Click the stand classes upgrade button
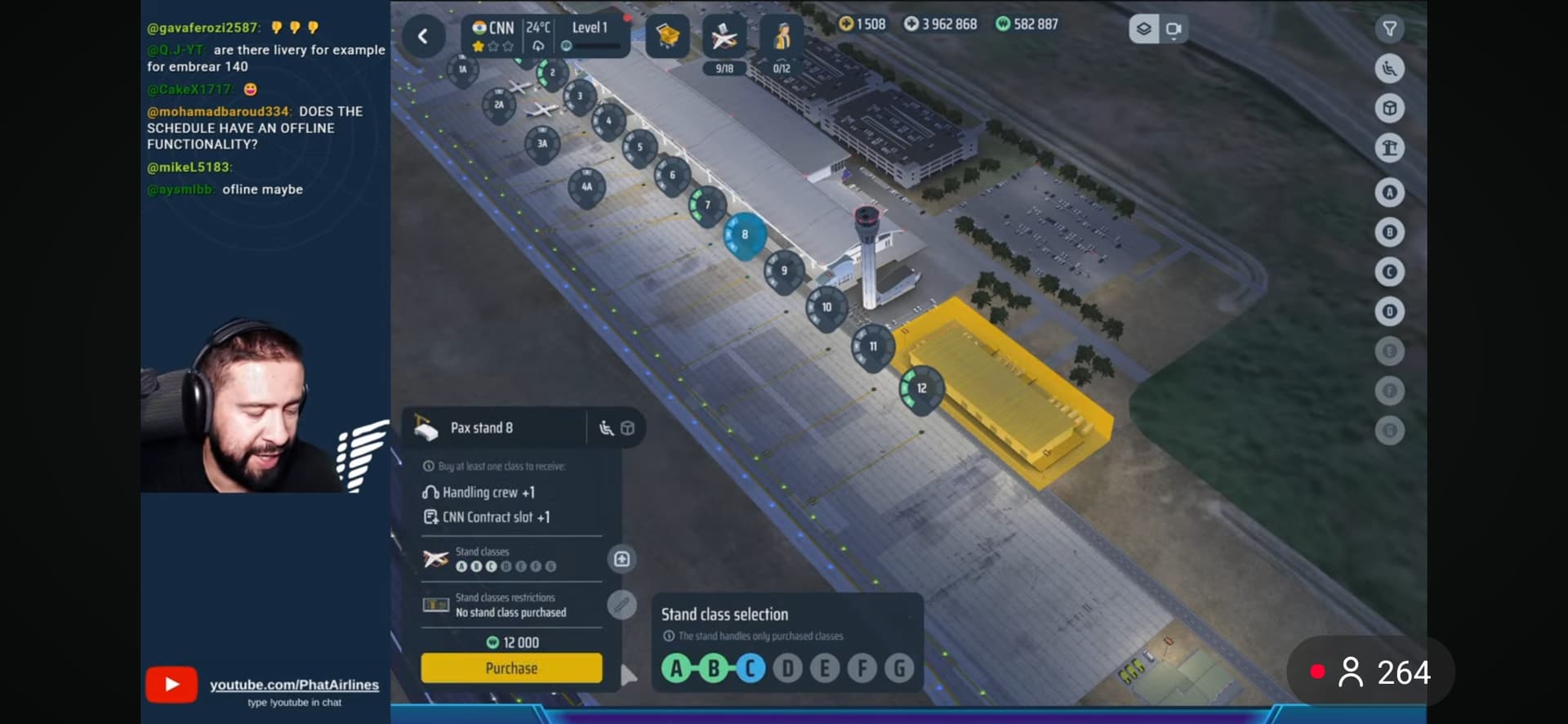1568x724 pixels. click(x=621, y=559)
